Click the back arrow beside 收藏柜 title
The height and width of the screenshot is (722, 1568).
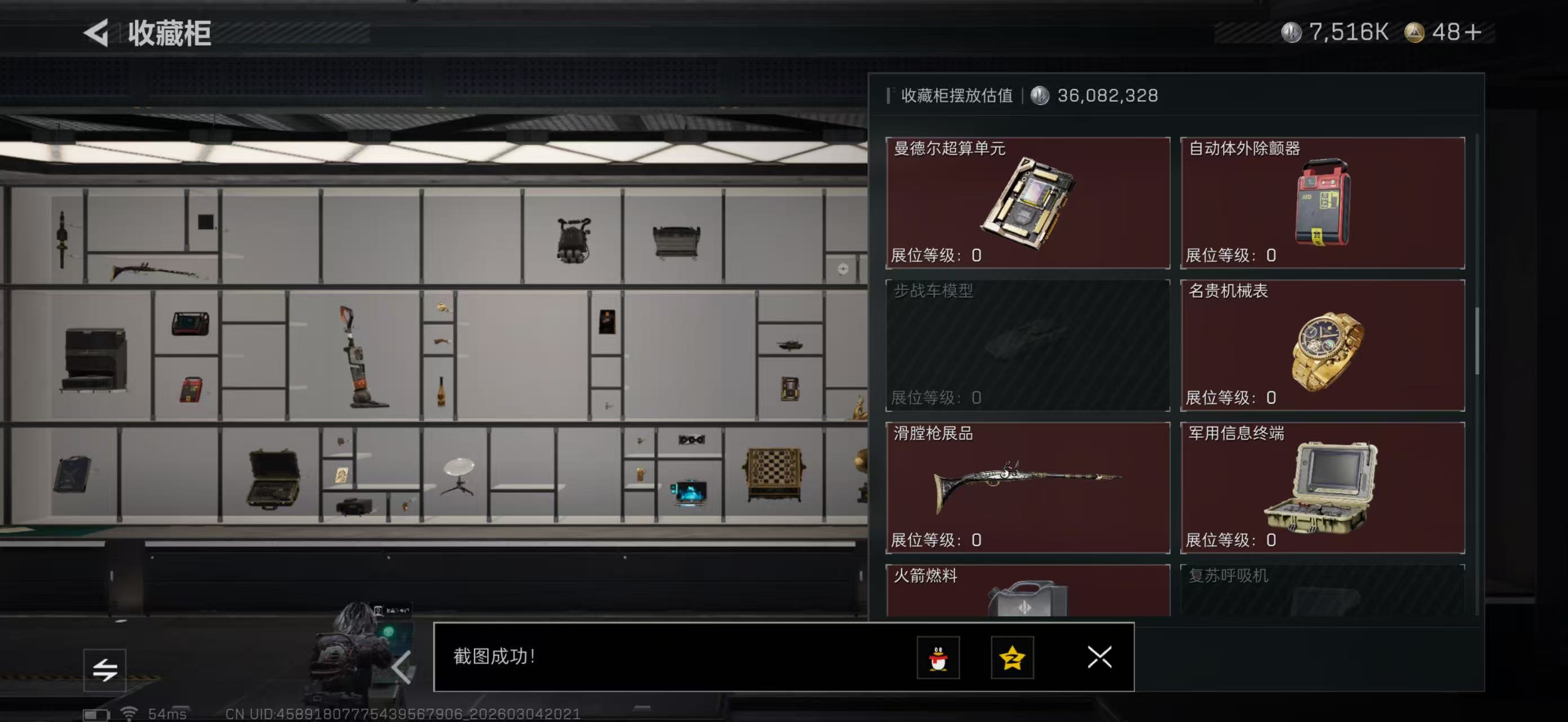click(x=99, y=33)
